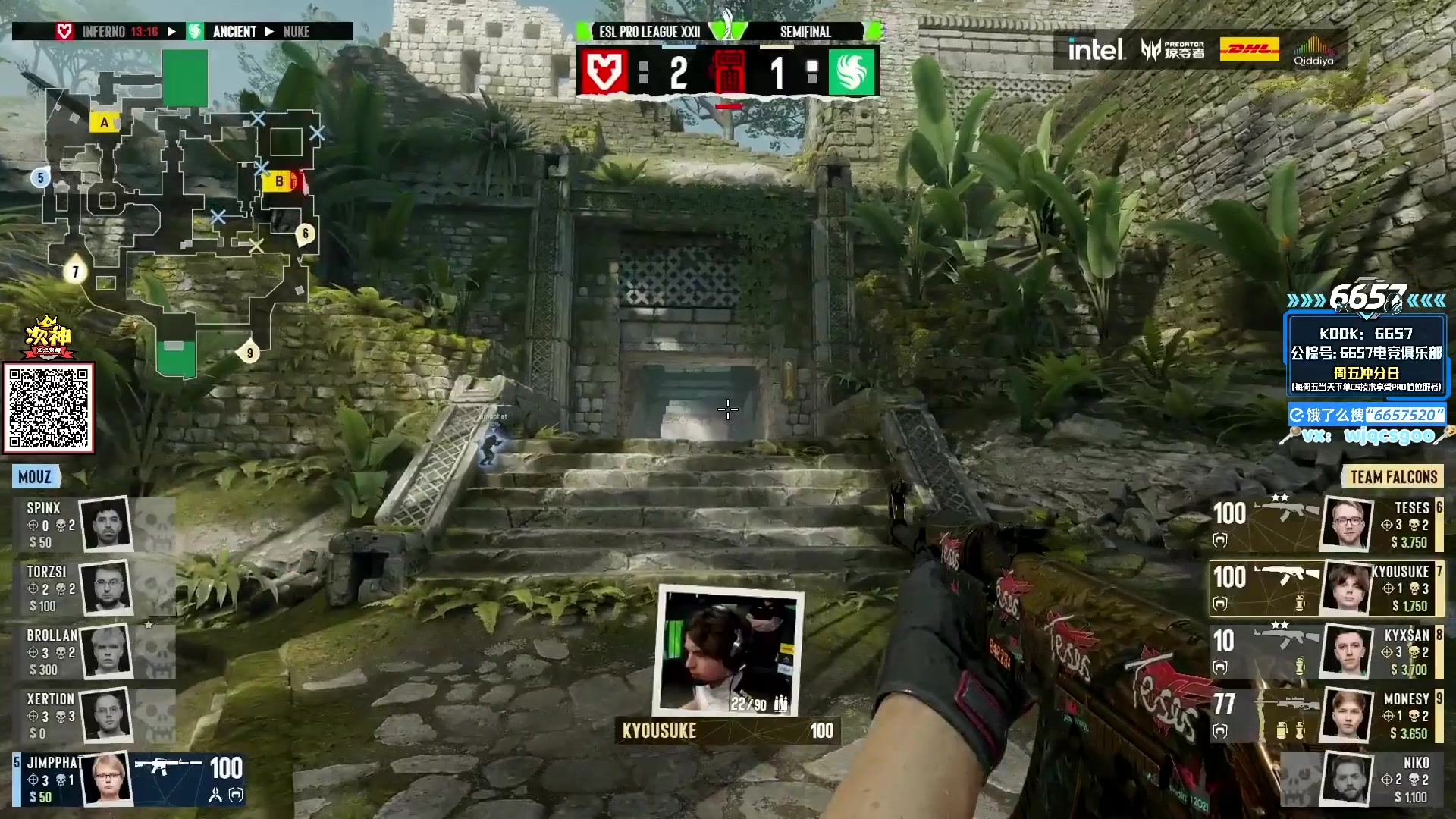The height and width of the screenshot is (819, 1456).
Task: Select bombsite A marker on minimap
Action: [x=104, y=122]
